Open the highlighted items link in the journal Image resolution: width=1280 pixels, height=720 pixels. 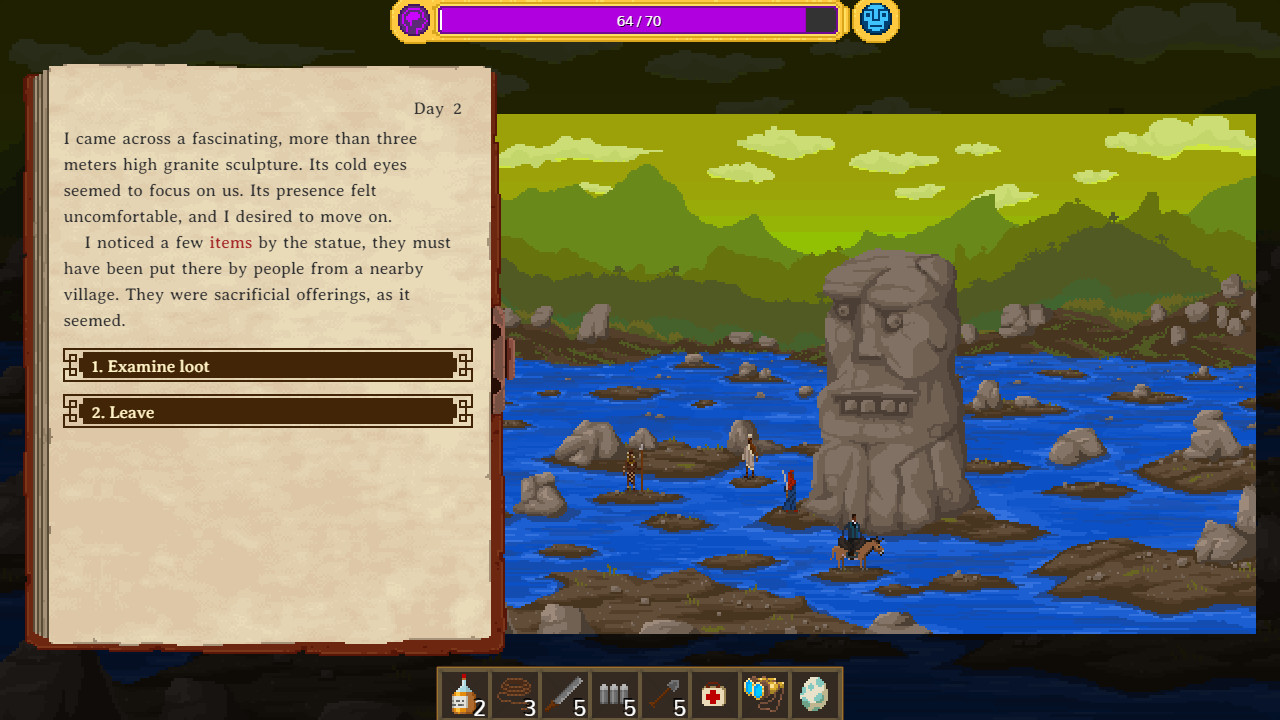click(x=231, y=242)
